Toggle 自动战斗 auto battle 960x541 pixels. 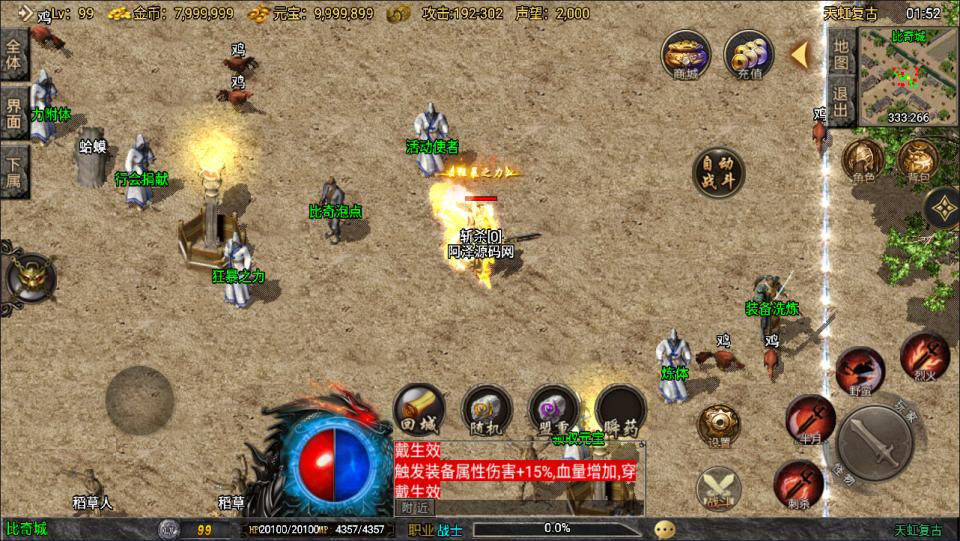719,172
